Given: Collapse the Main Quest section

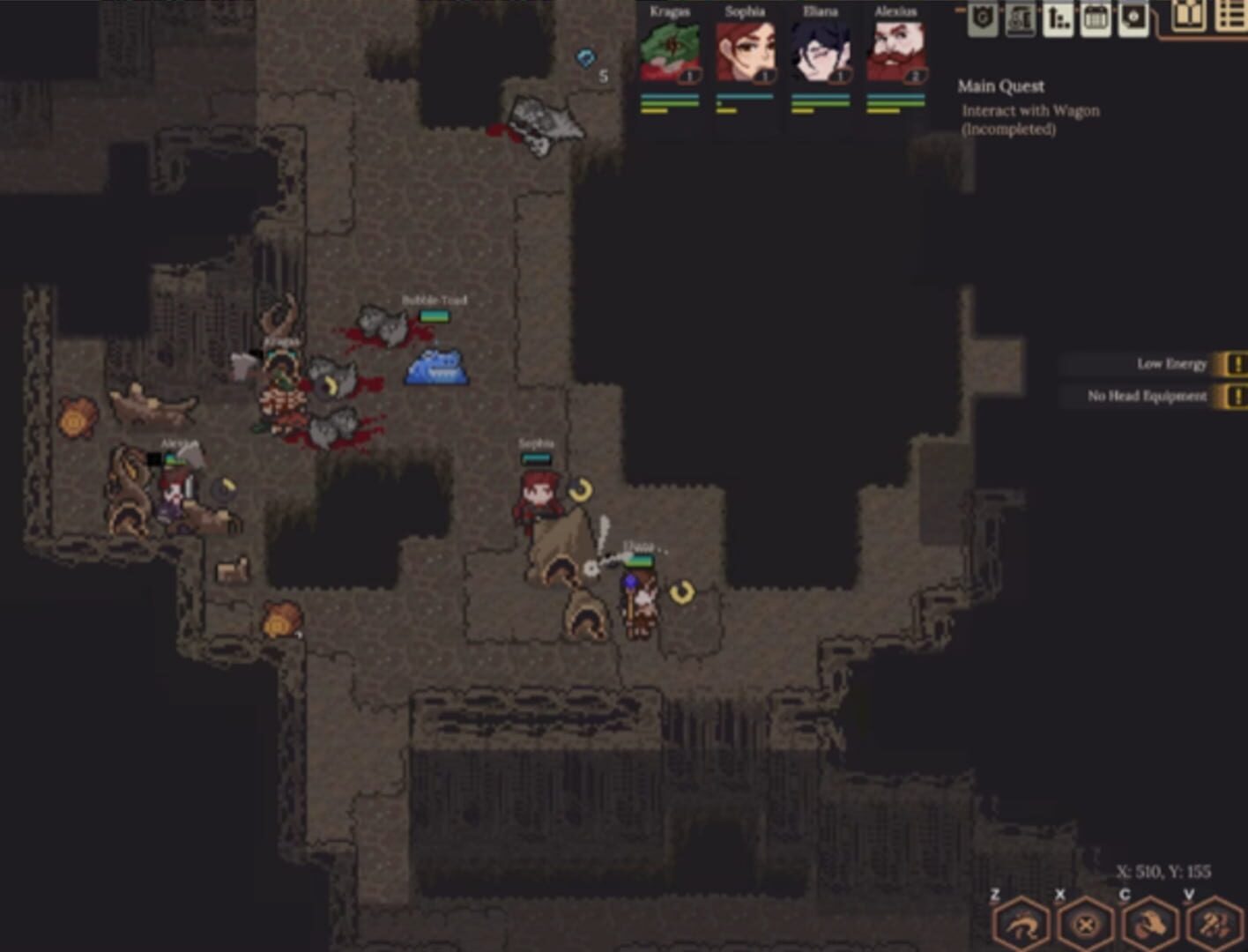Looking at the screenshot, I should coord(1000,86).
